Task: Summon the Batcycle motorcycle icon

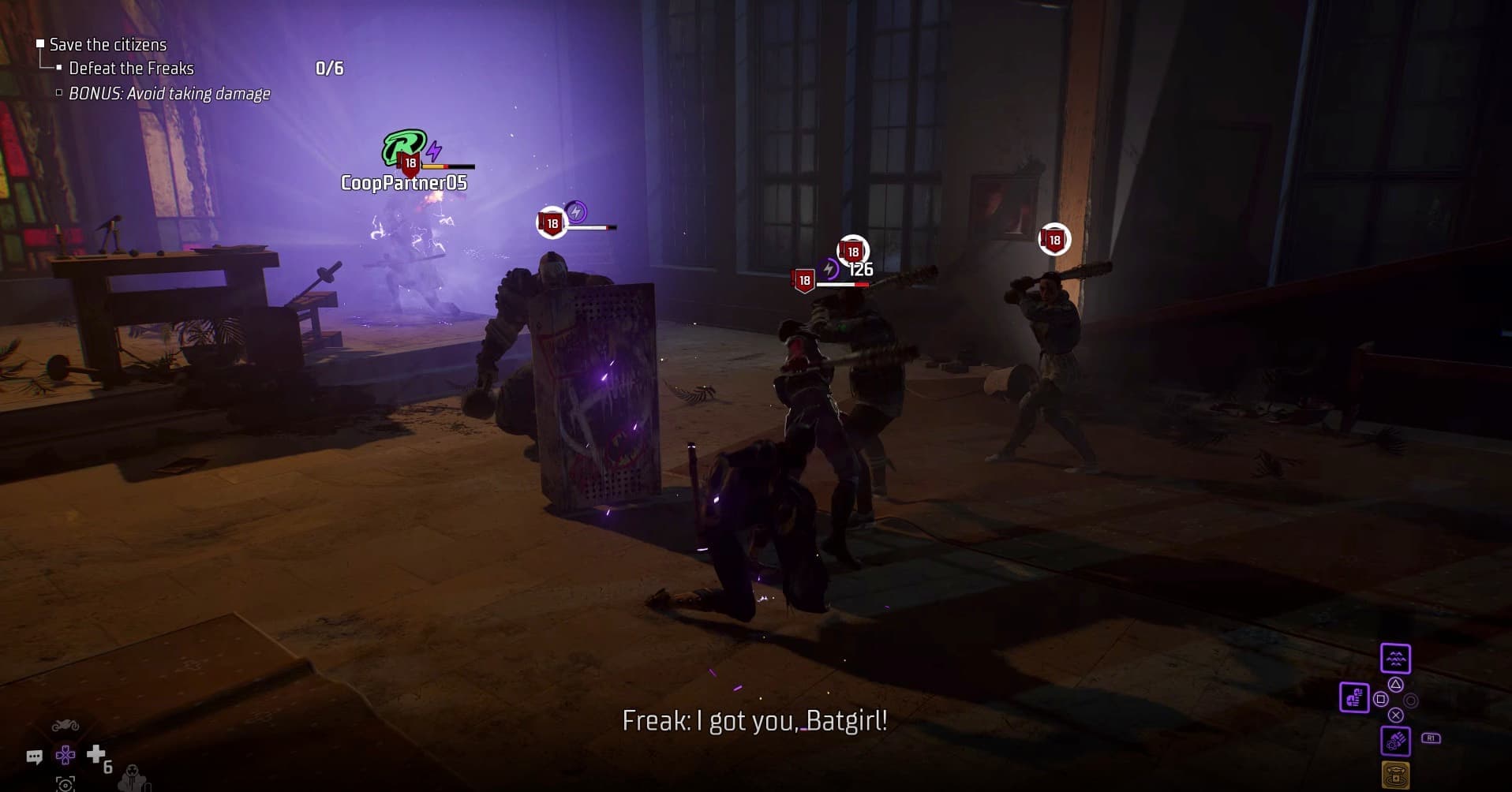Action: click(65, 727)
